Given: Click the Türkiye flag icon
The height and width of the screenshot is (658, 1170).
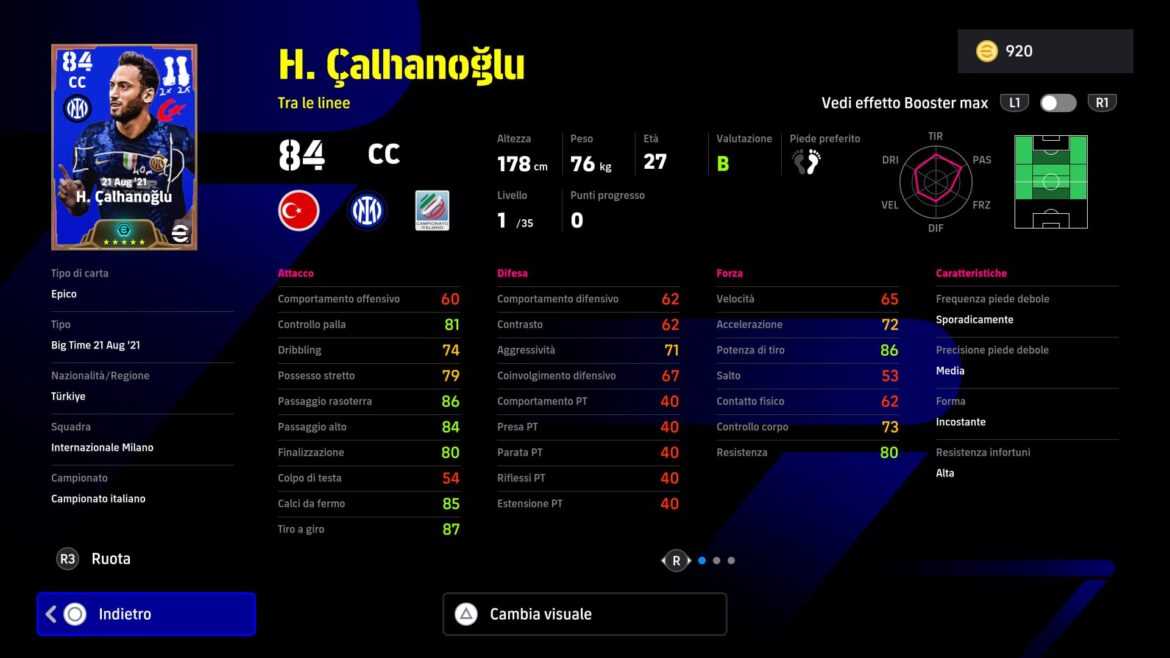Looking at the screenshot, I should (298, 211).
